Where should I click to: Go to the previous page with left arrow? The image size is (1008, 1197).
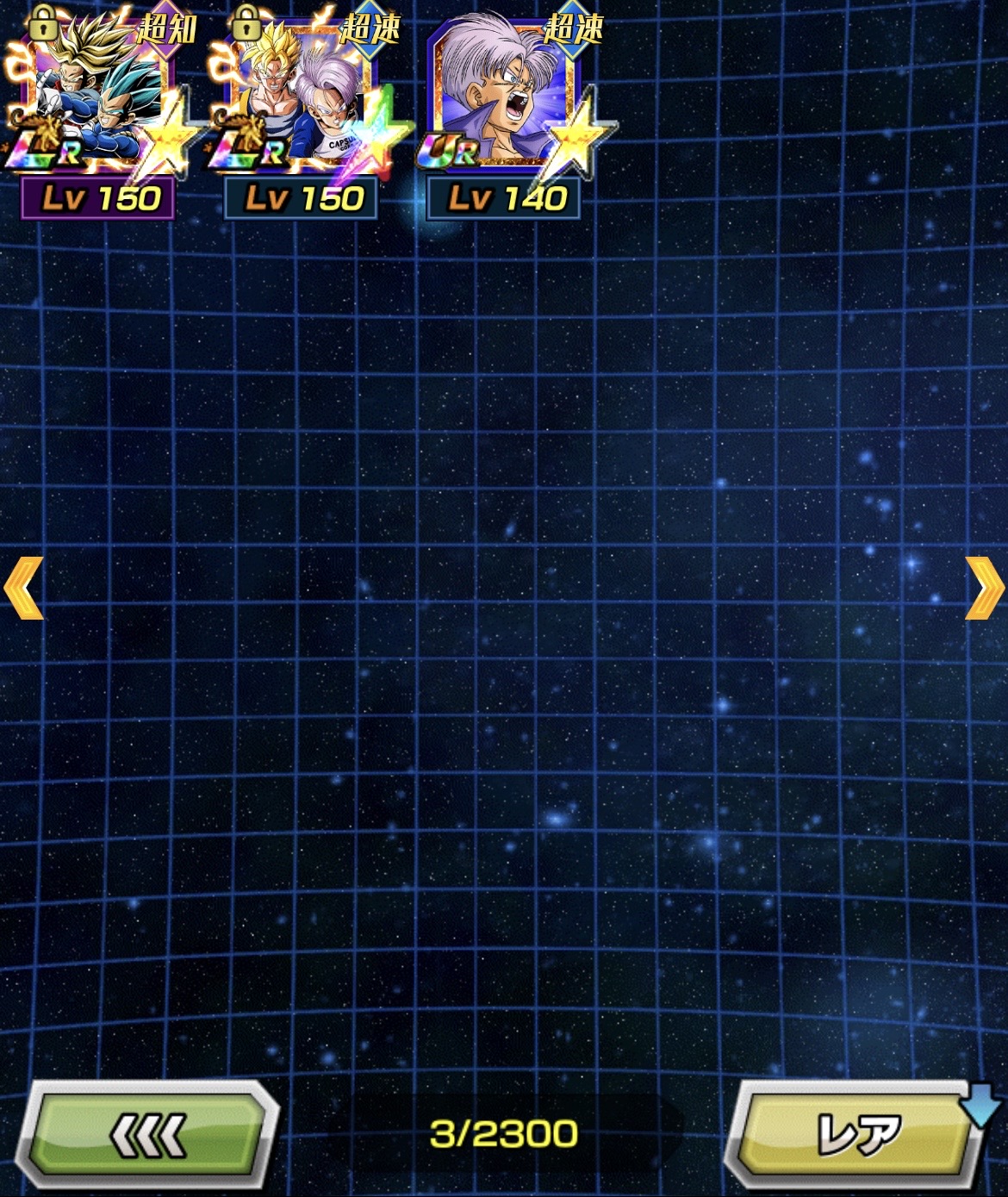coord(23,588)
